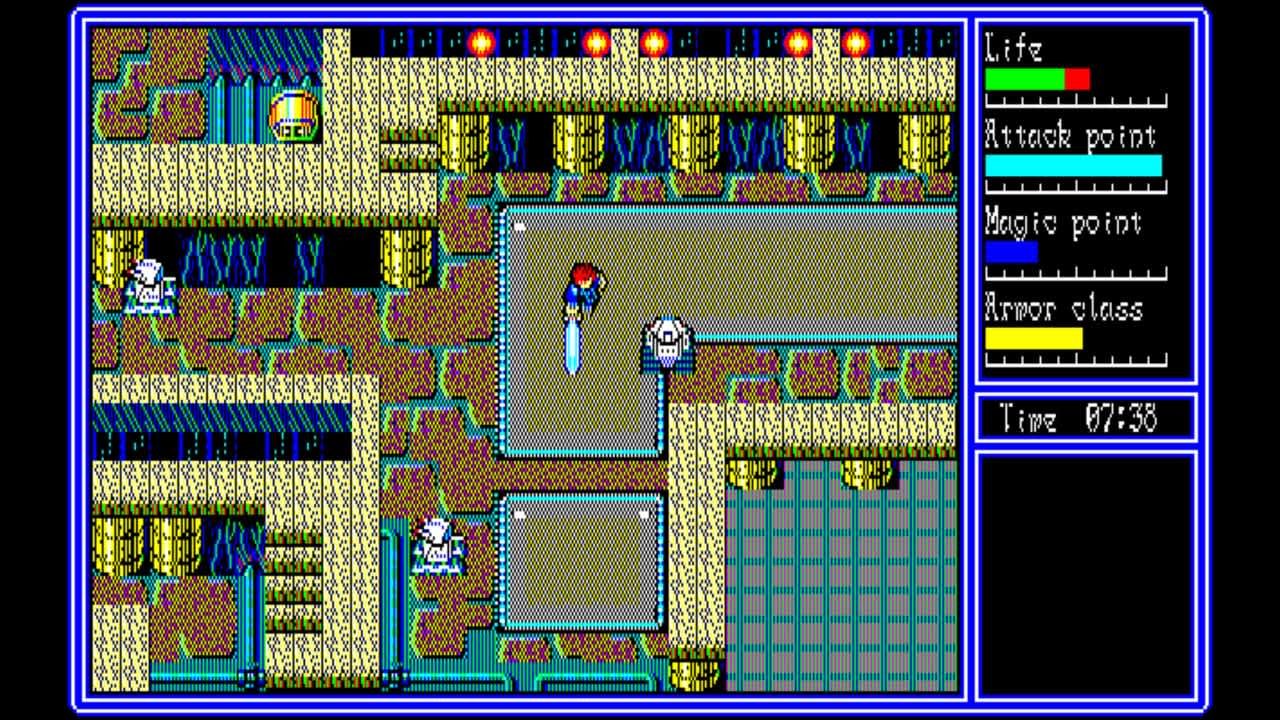Viewport: 1280px width, 720px height.
Task: Click the rightmost flaming torch on the ceiling
Action: click(x=856, y=42)
